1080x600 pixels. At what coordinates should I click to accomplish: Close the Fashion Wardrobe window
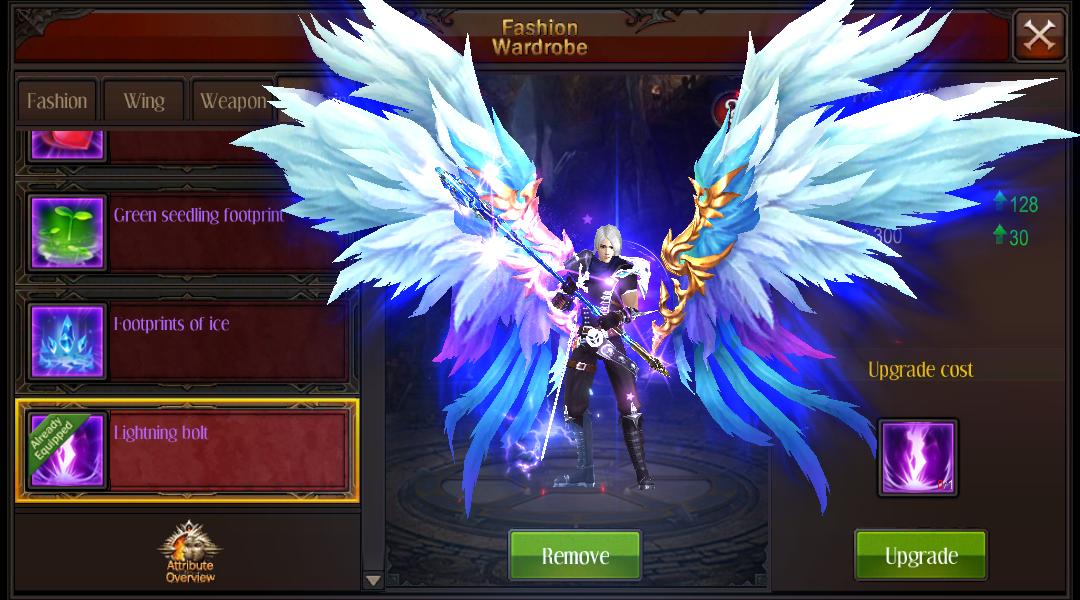coord(1039,36)
